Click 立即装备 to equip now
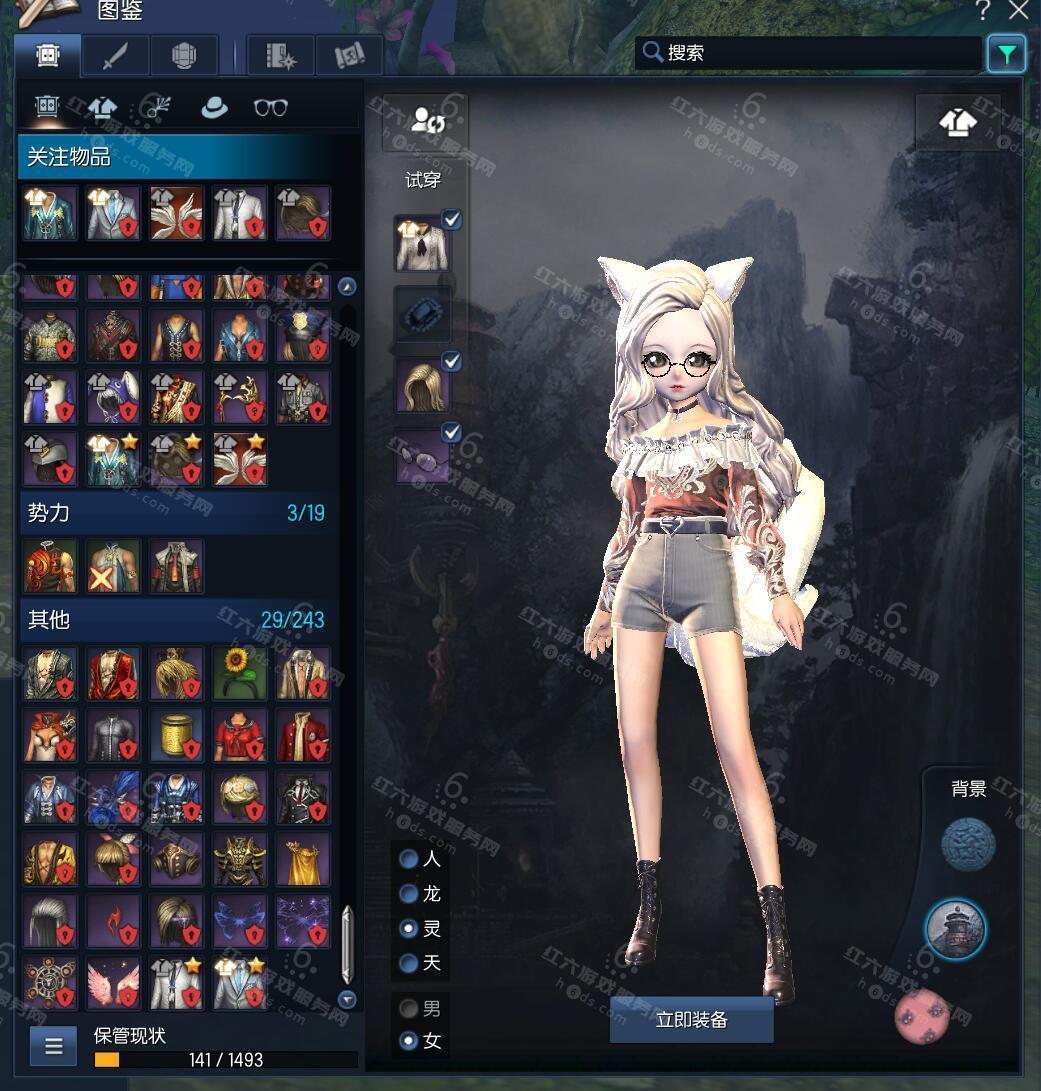 coord(691,1020)
